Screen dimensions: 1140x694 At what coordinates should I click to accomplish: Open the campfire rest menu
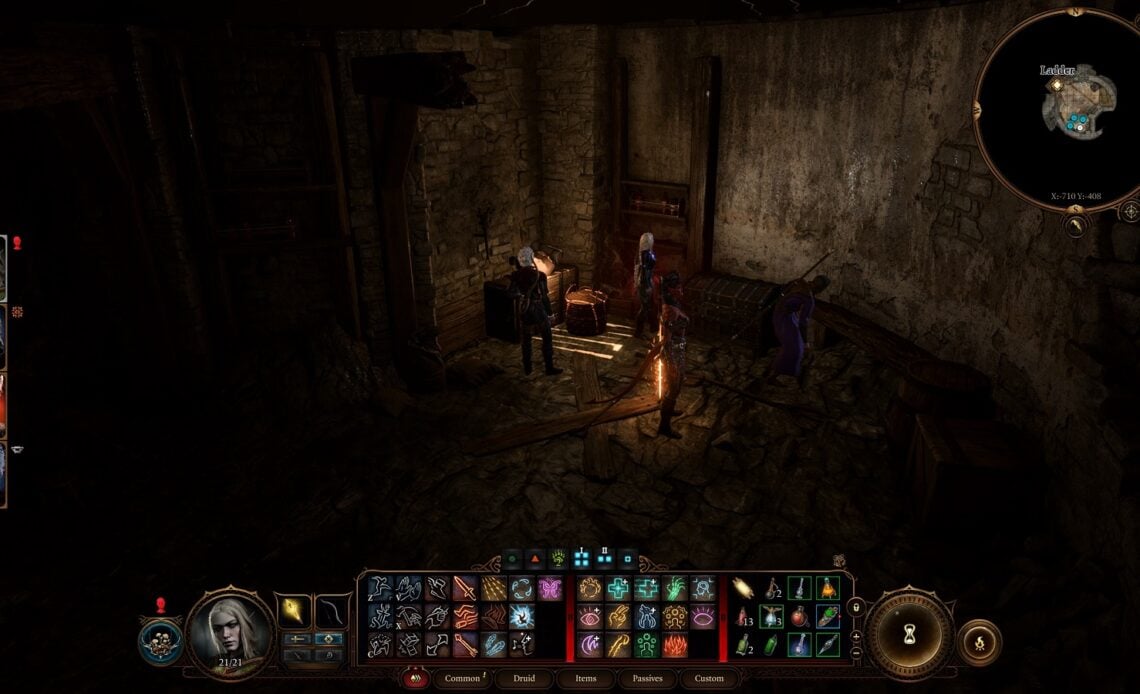coord(978,642)
